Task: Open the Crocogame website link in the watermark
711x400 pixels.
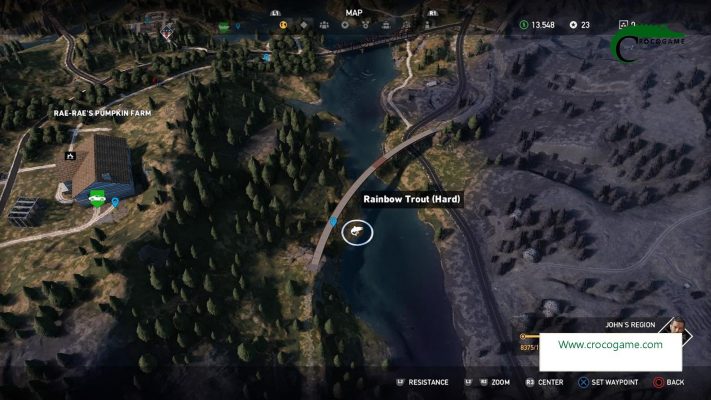Action: pos(610,344)
